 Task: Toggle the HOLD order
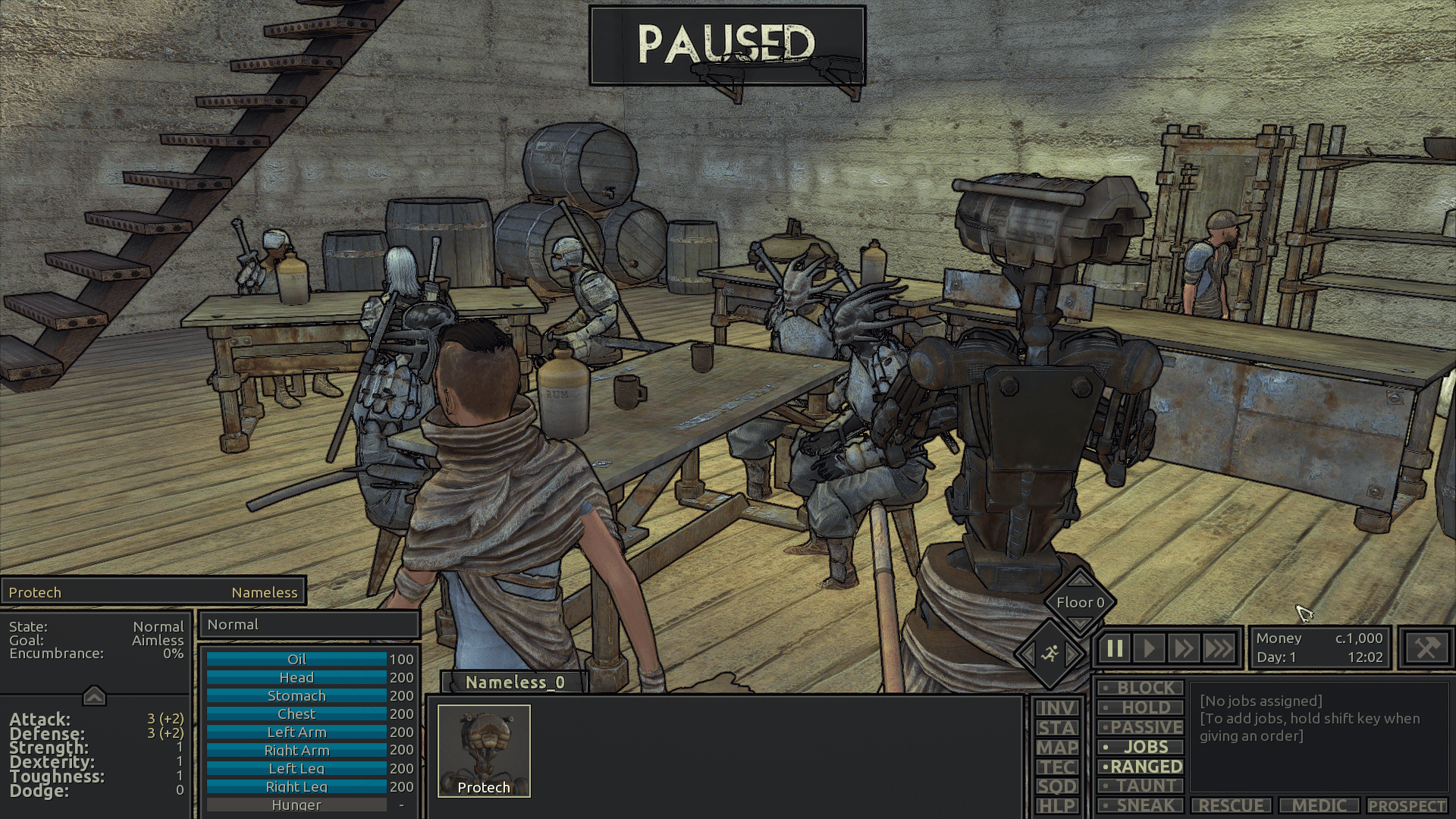click(1140, 708)
